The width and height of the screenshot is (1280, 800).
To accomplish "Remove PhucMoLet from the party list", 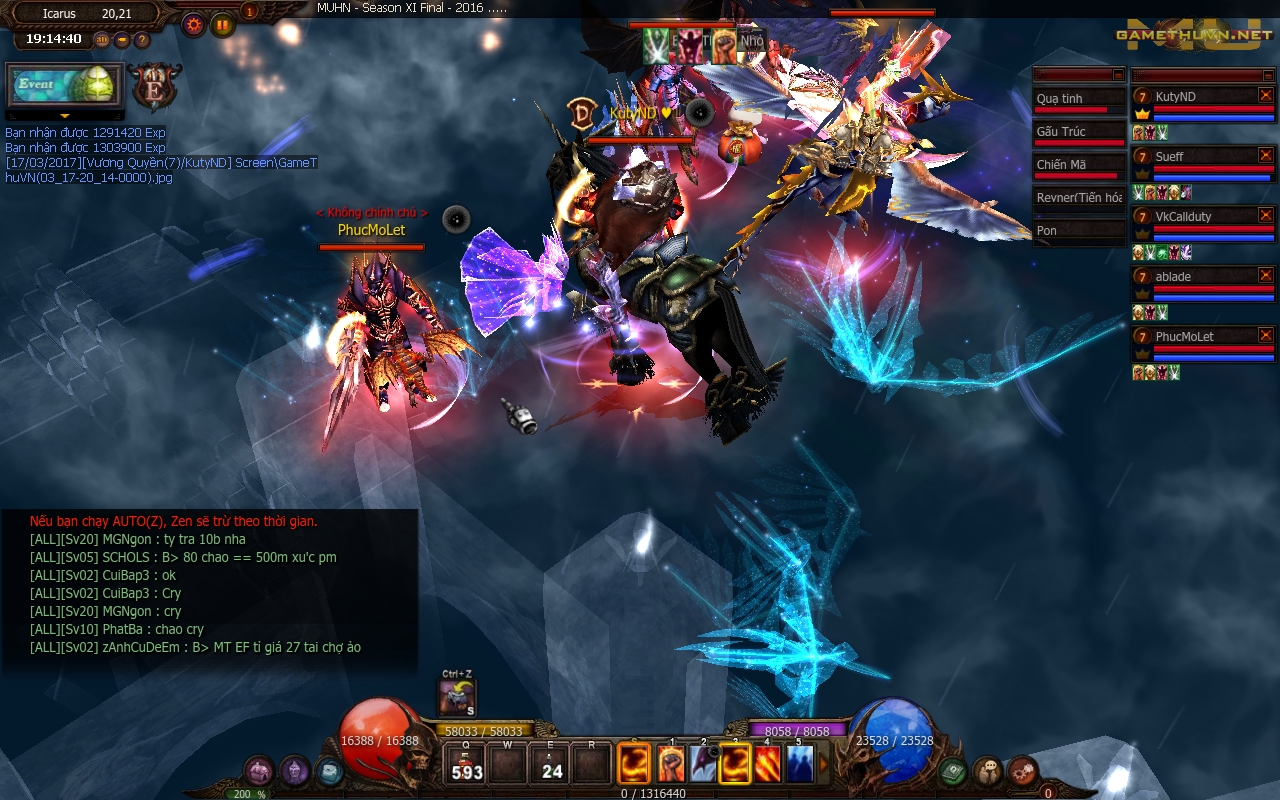I will [1264, 336].
